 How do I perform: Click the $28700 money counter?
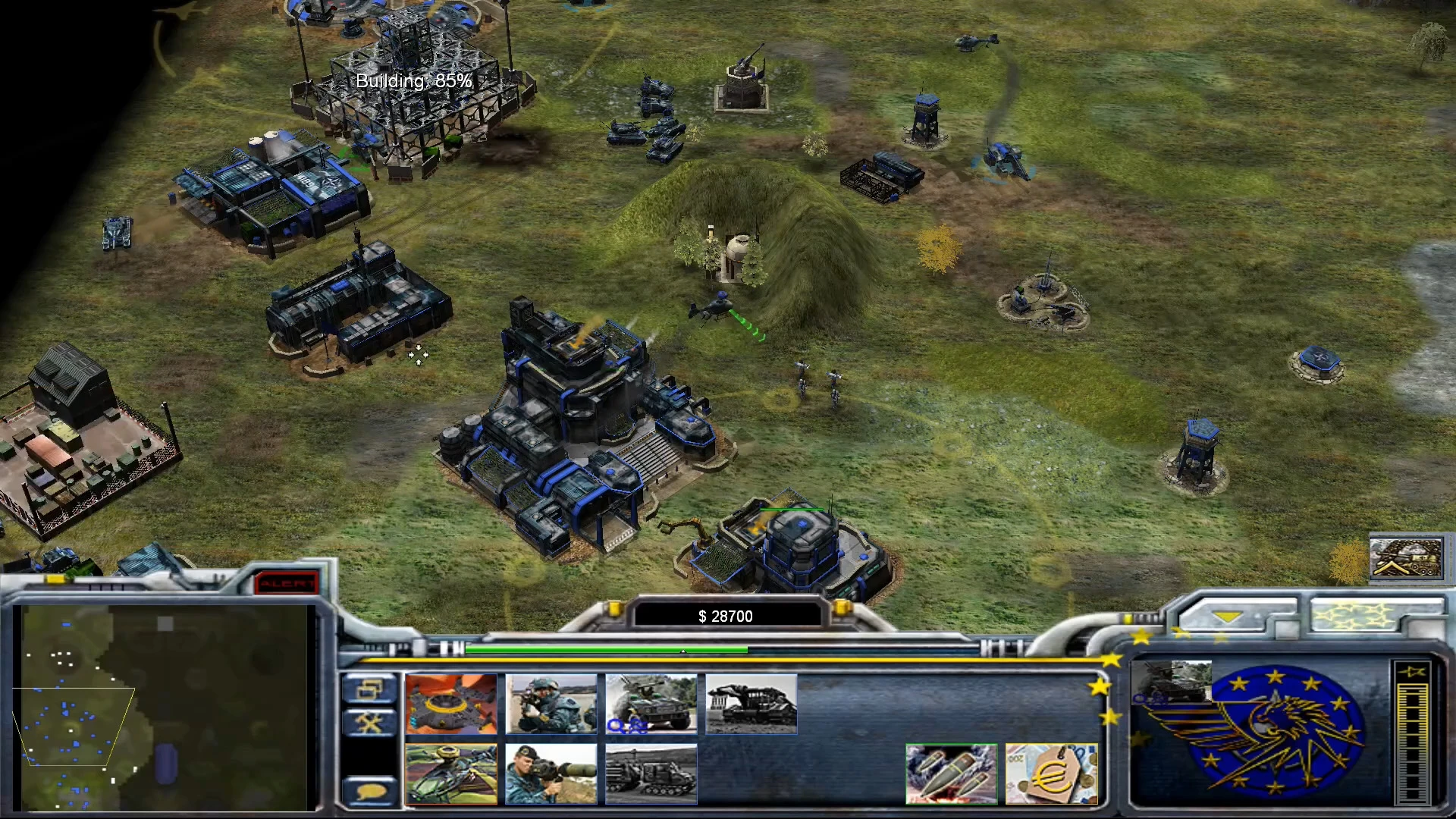point(725,616)
